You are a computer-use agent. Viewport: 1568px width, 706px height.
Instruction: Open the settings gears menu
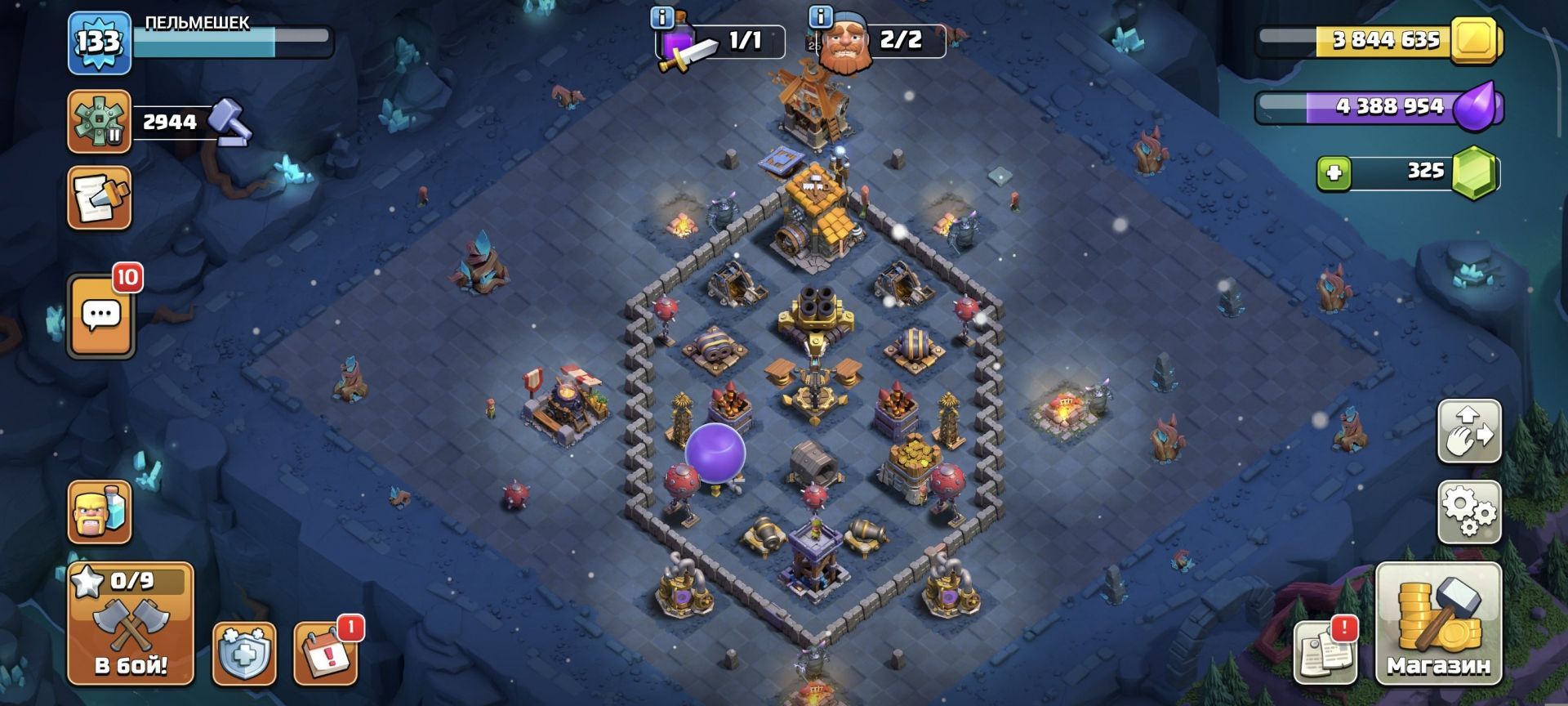[x=1469, y=512]
